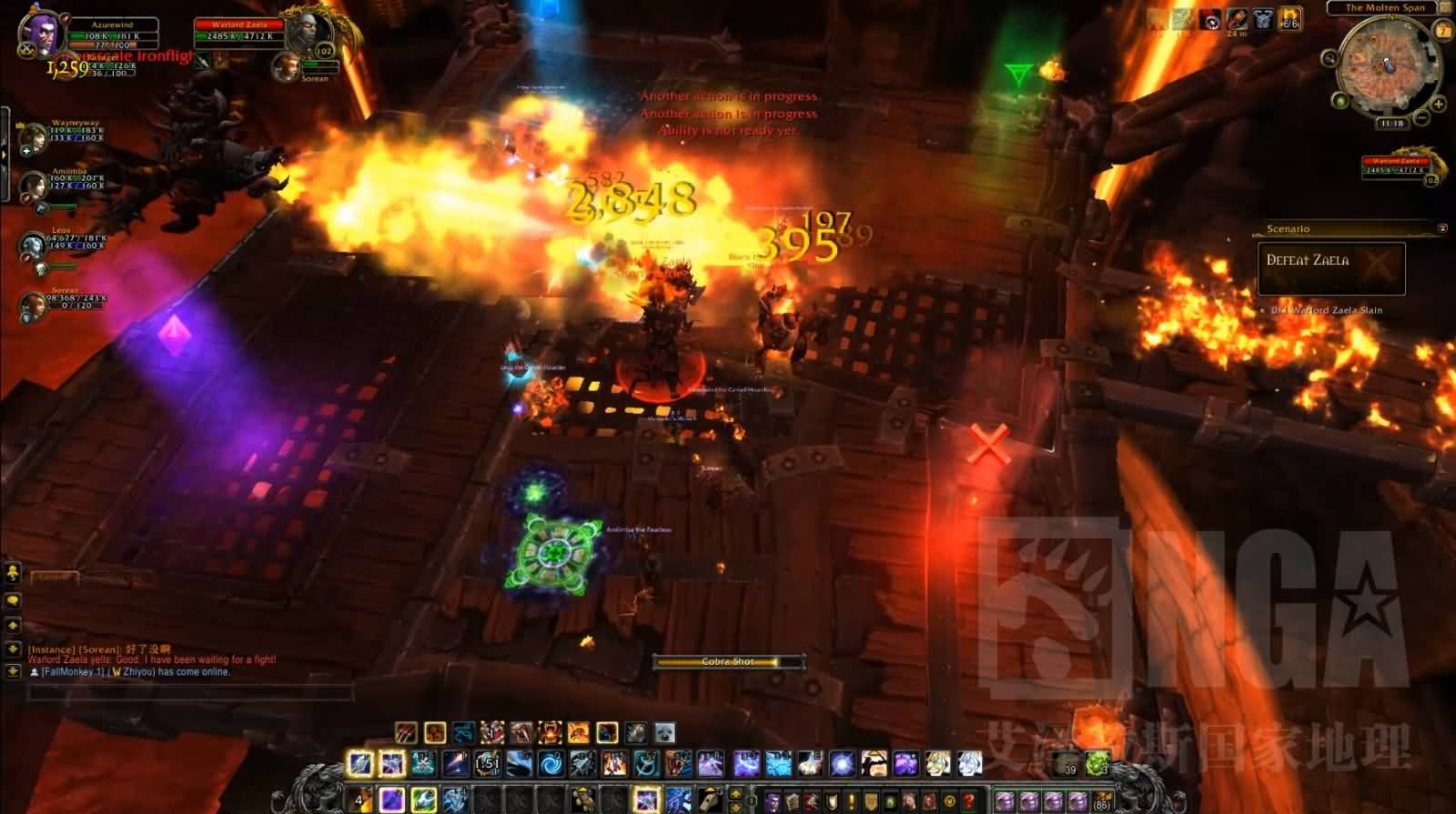Zoom in the minimap with plus button

click(1440, 103)
